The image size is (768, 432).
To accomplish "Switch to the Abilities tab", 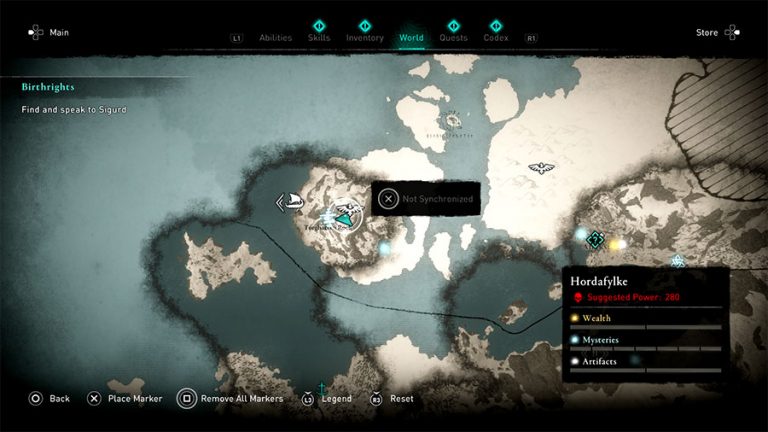I will [275, 38].
